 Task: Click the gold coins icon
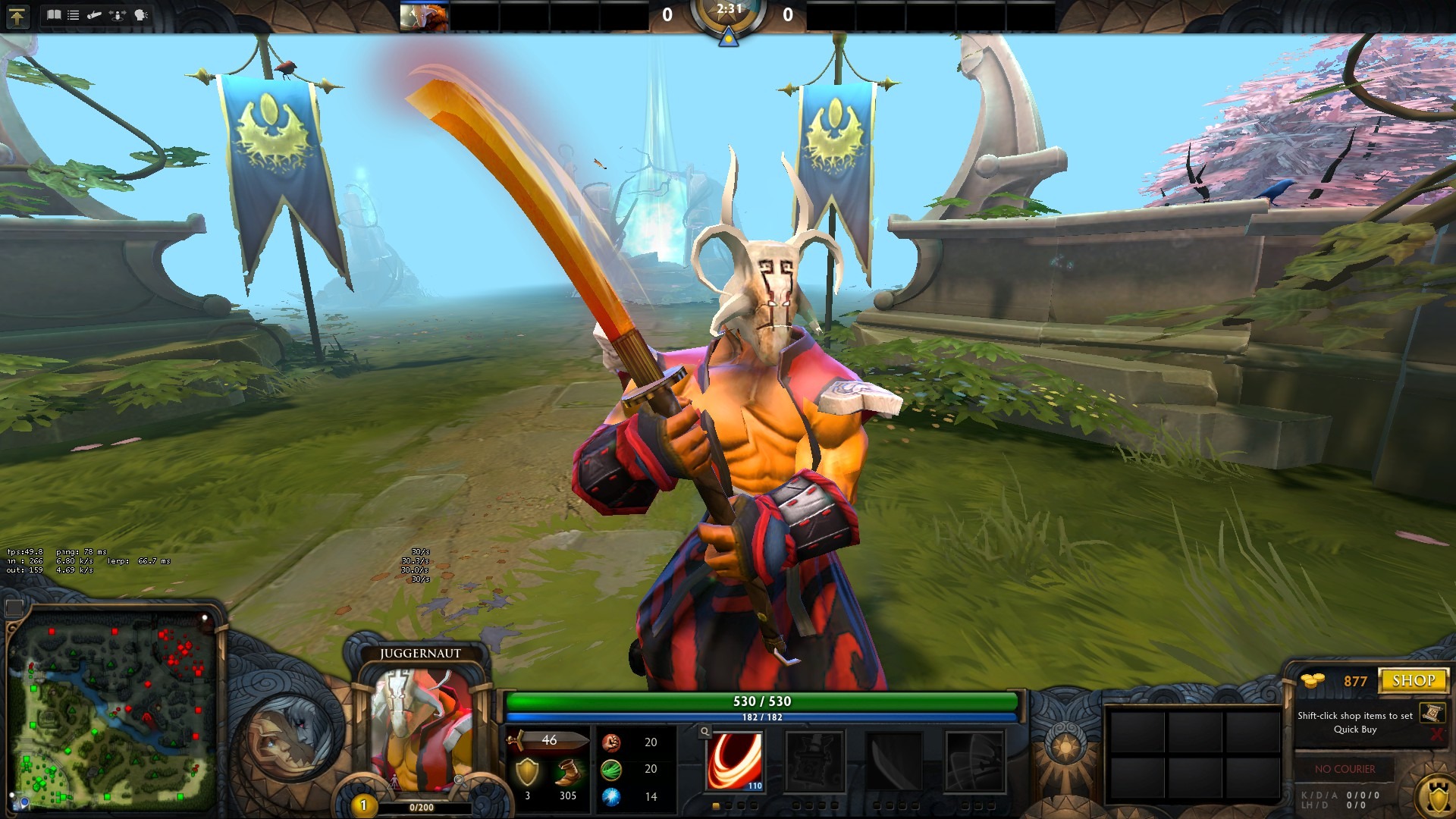(1312, 680)
